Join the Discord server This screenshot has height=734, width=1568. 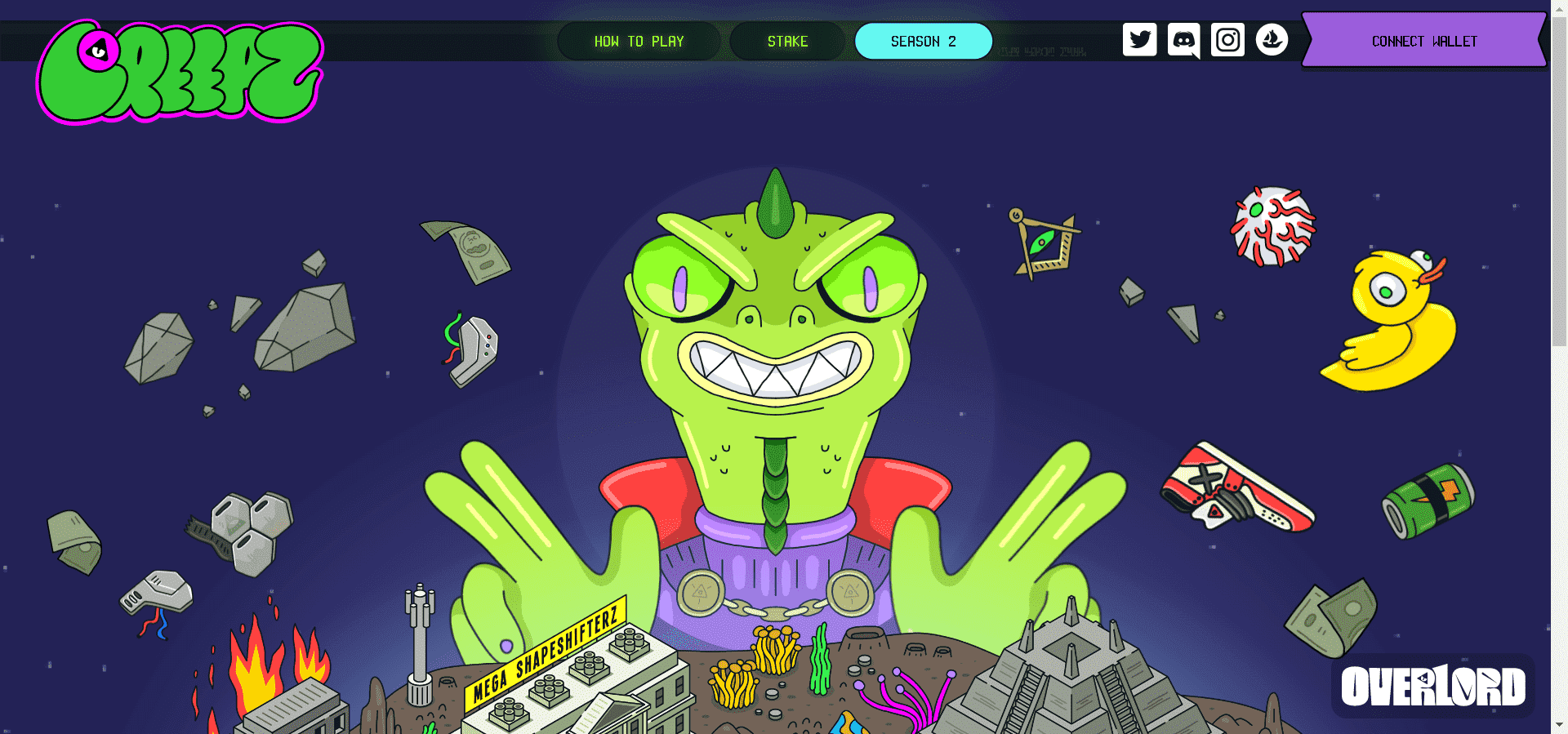[1183, 38]
